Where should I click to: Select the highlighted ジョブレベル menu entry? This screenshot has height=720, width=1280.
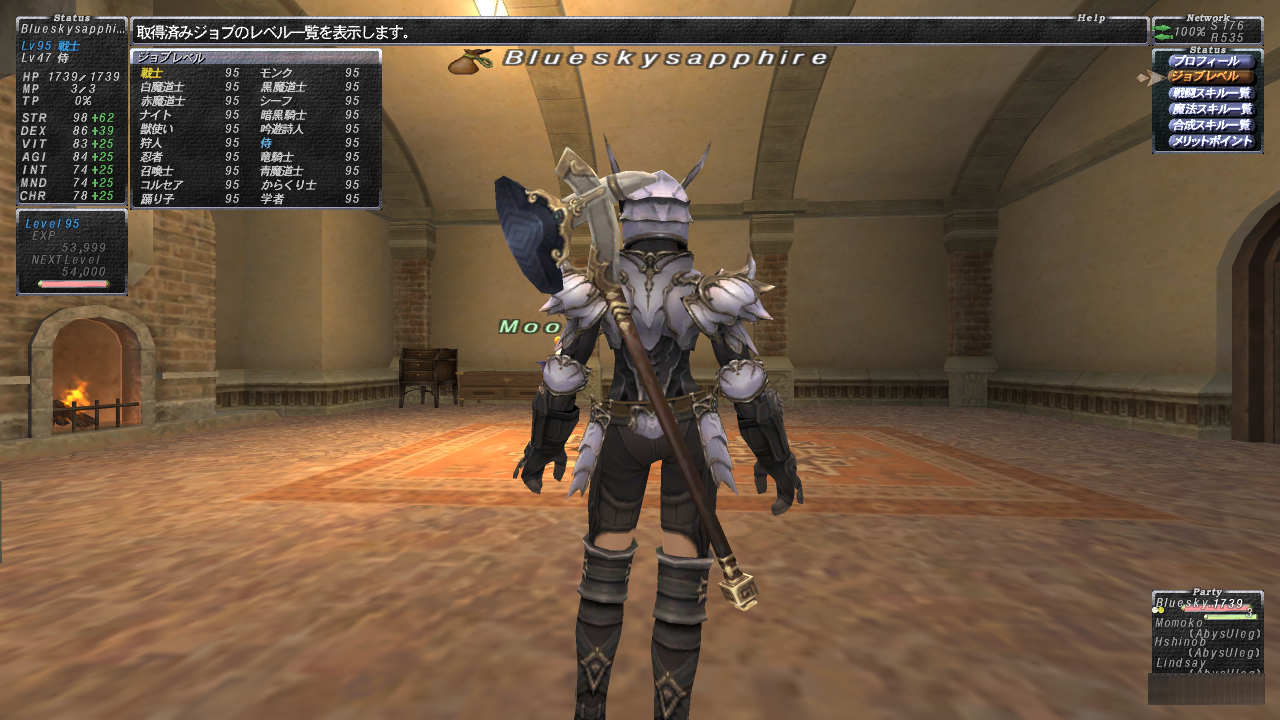1210,77
